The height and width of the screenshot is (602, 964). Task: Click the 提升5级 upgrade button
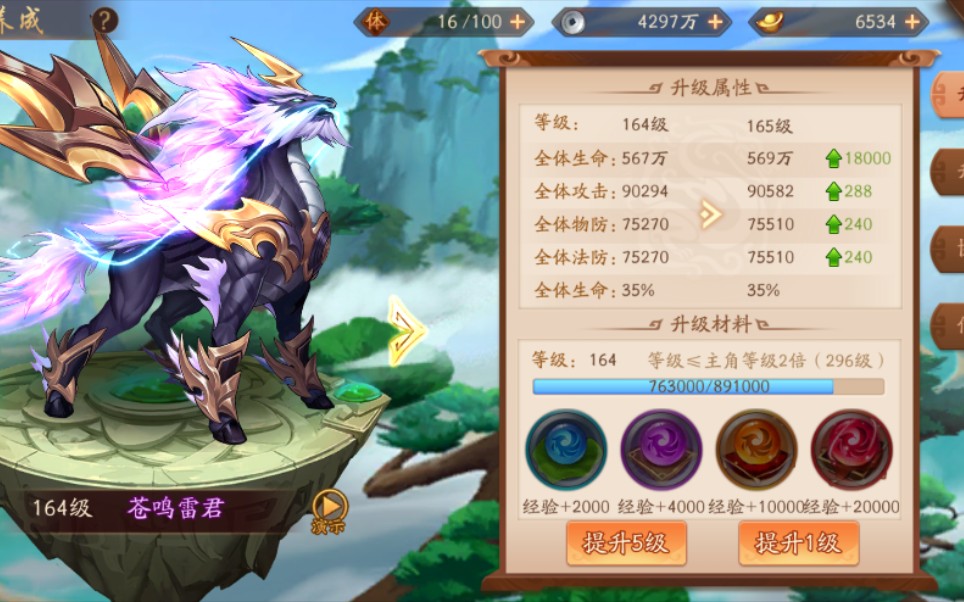tap(626, 543)
